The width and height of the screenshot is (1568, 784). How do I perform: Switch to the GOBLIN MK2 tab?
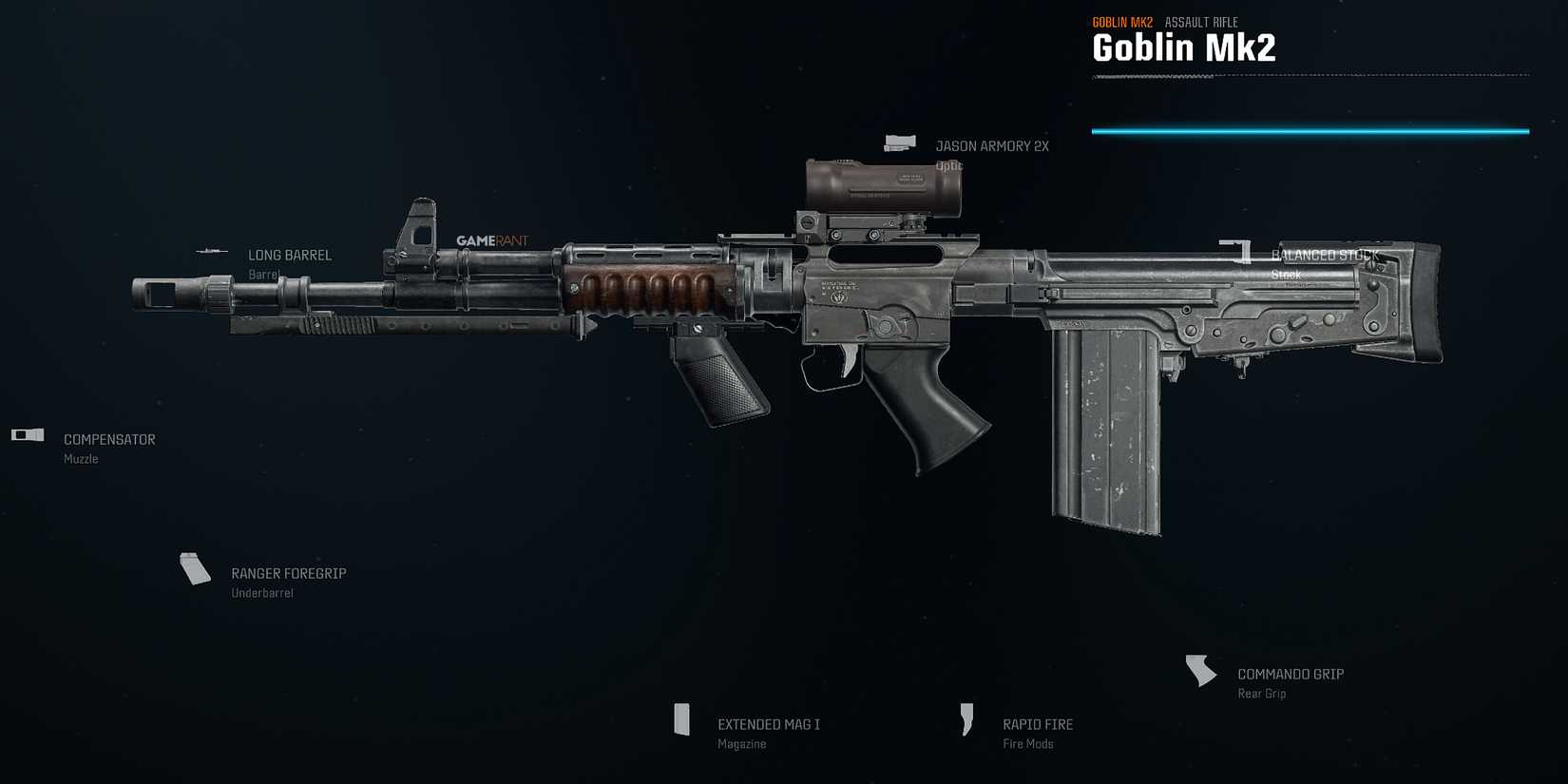click(1121, 21)
